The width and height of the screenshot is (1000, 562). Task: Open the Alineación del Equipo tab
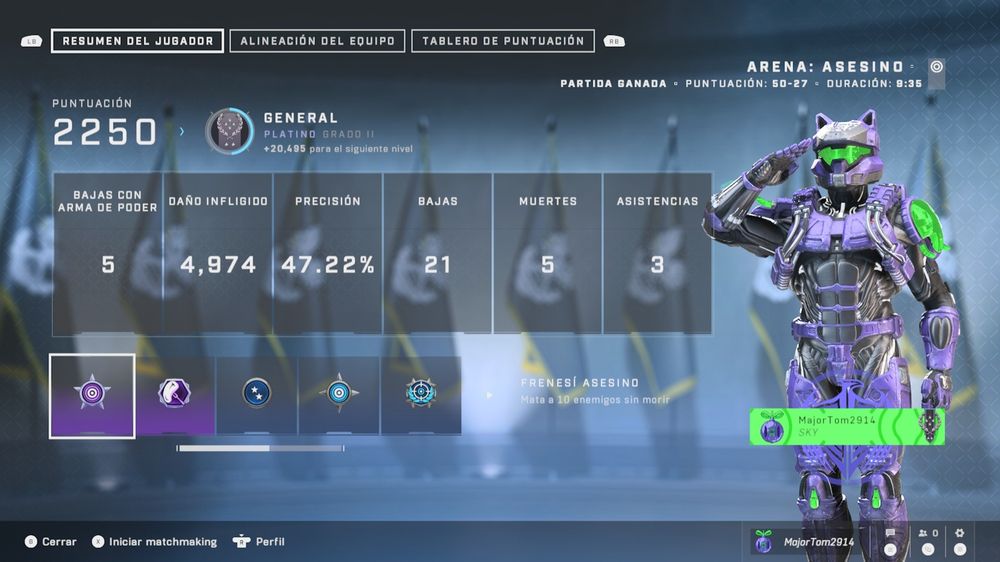317,41
